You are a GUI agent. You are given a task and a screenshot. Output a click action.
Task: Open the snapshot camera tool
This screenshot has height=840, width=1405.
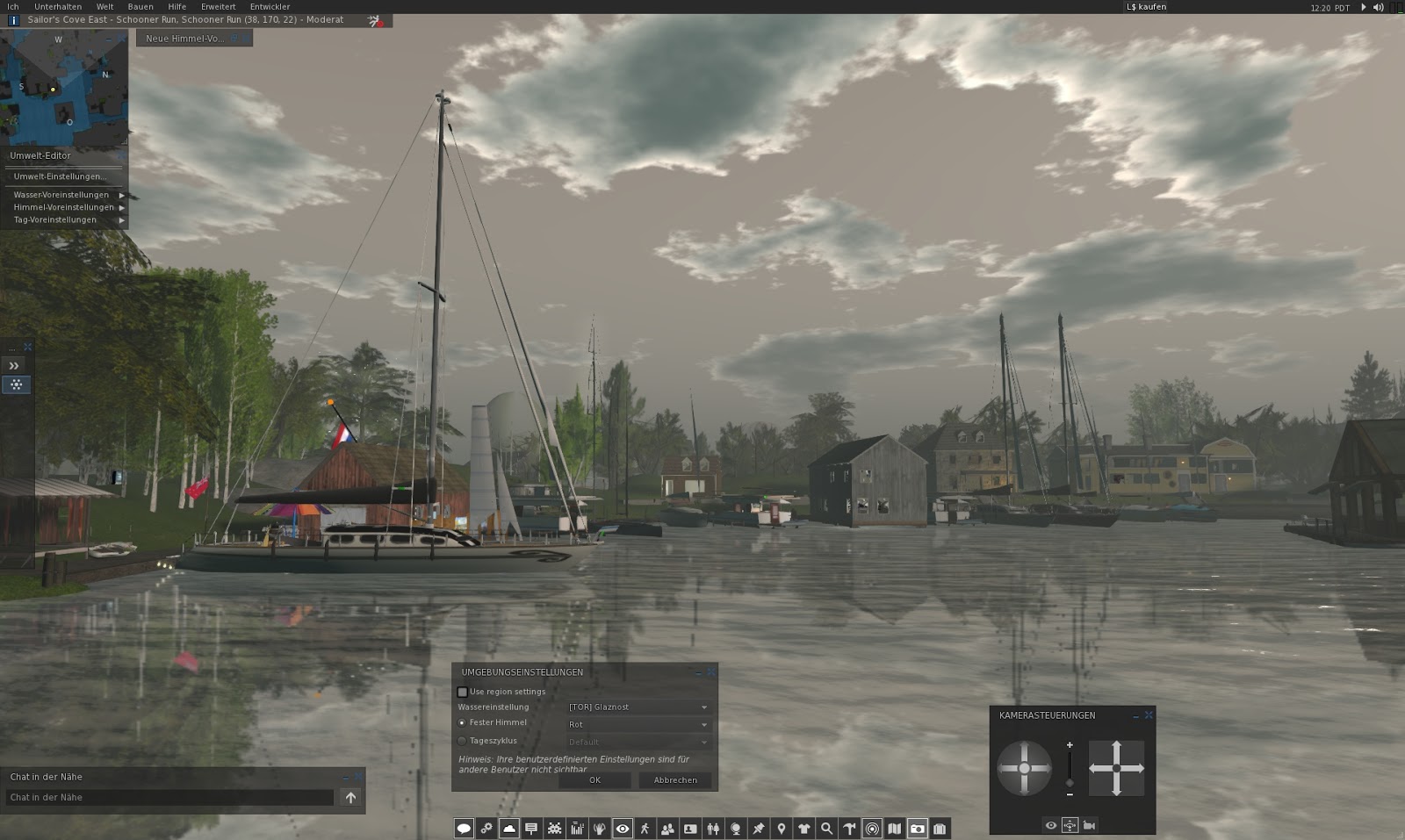click(919, 828)
